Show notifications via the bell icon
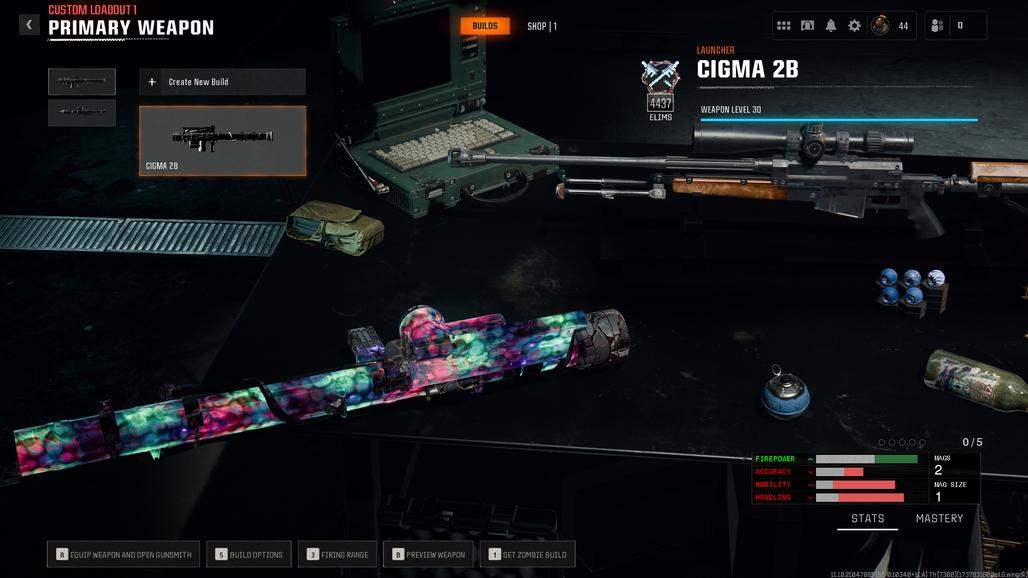This screenshot has width=1028, height=578. tap(831, 26)
